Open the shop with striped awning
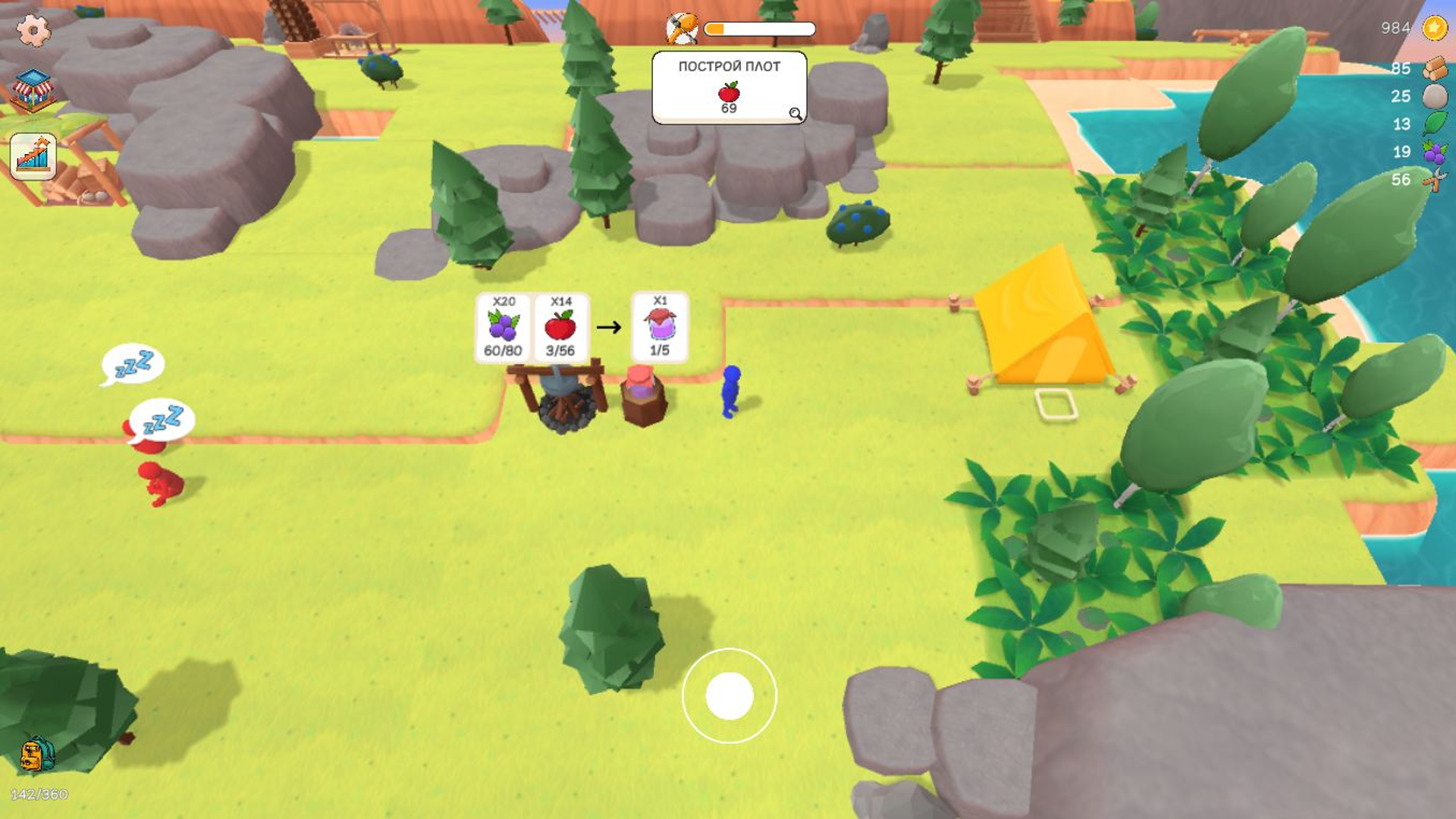Viewport: 1456px width, 819px height. [x=32, y=91]
